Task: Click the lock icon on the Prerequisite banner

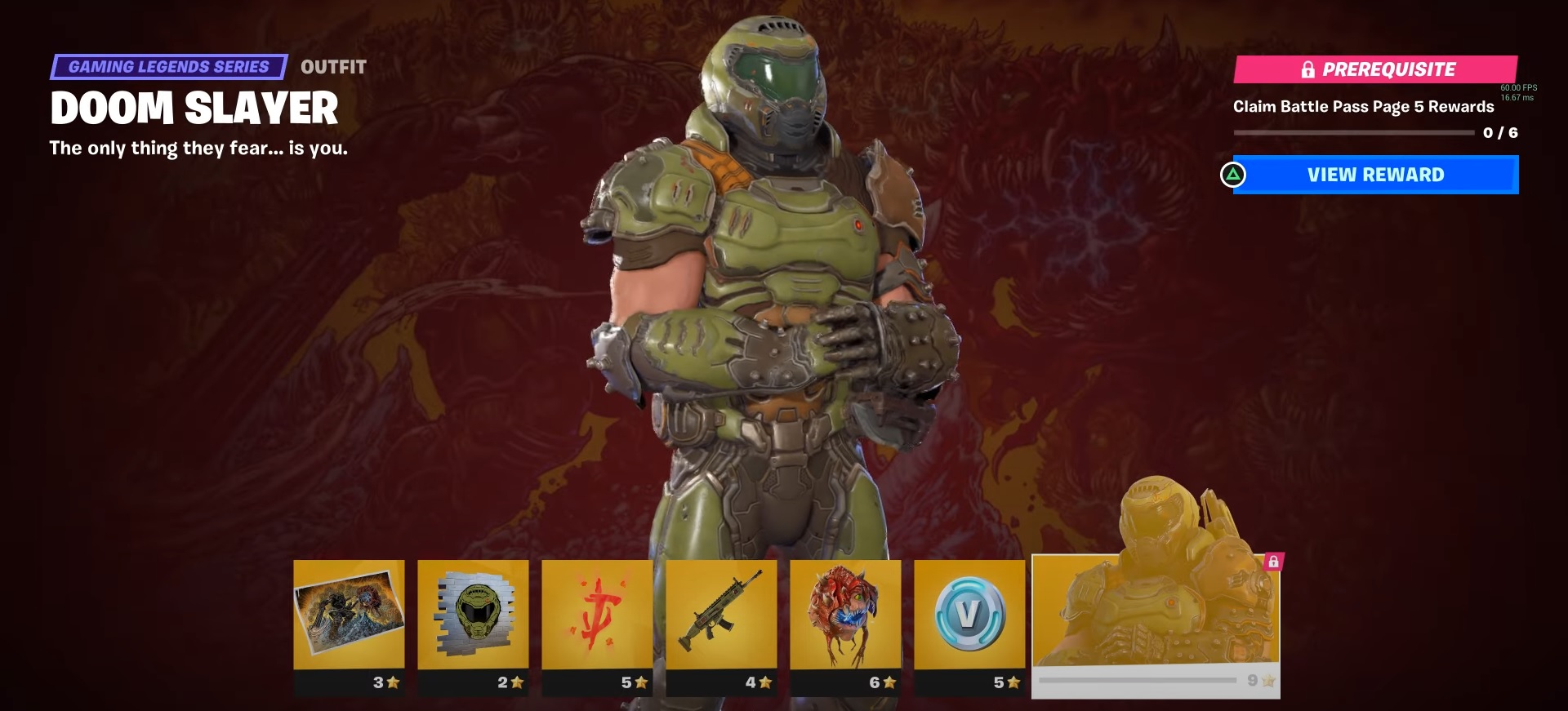Action: click(1308, 69)
